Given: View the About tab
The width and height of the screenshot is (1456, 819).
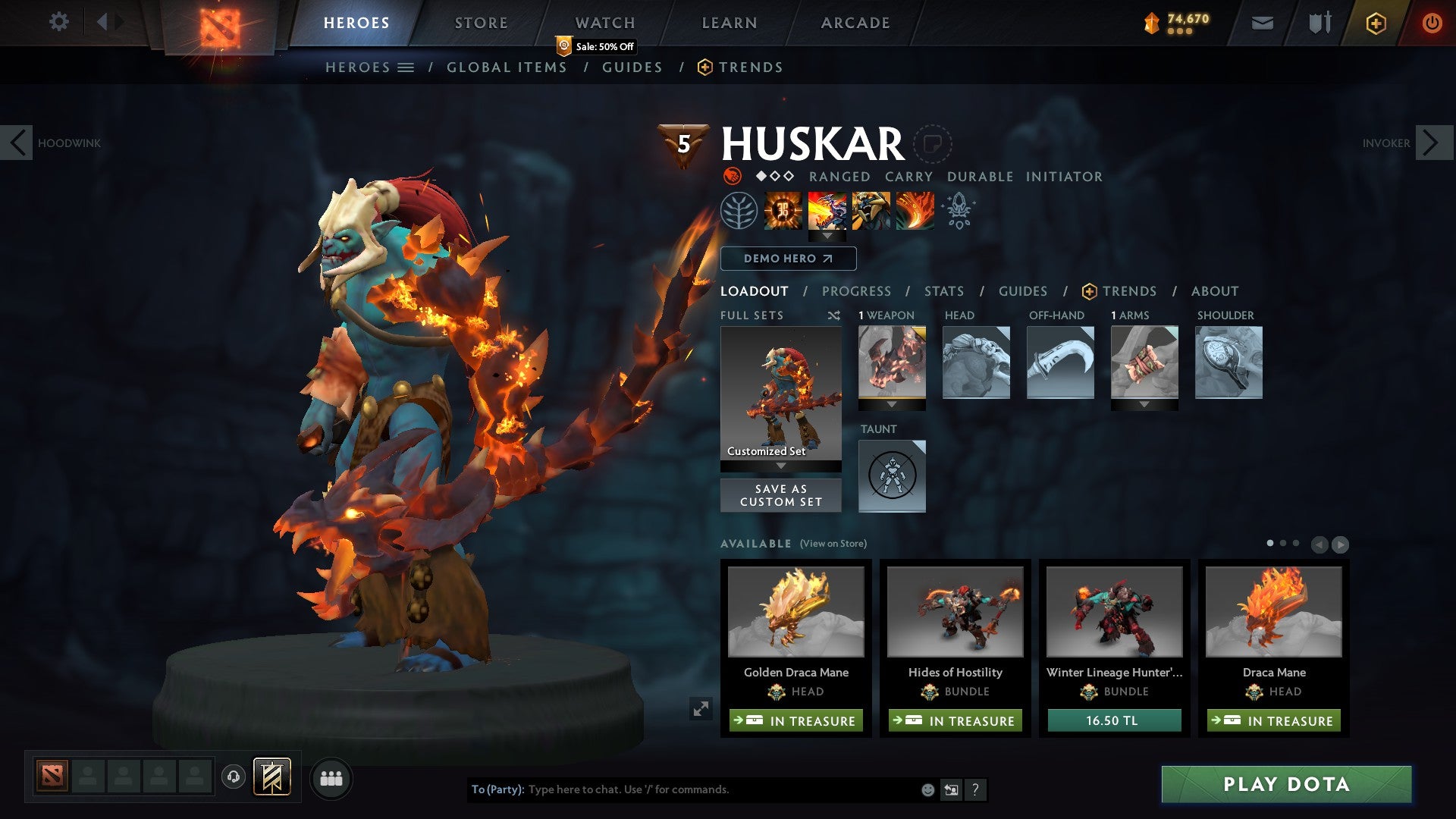Looking at the screenshot, I should coord(1214,291).
